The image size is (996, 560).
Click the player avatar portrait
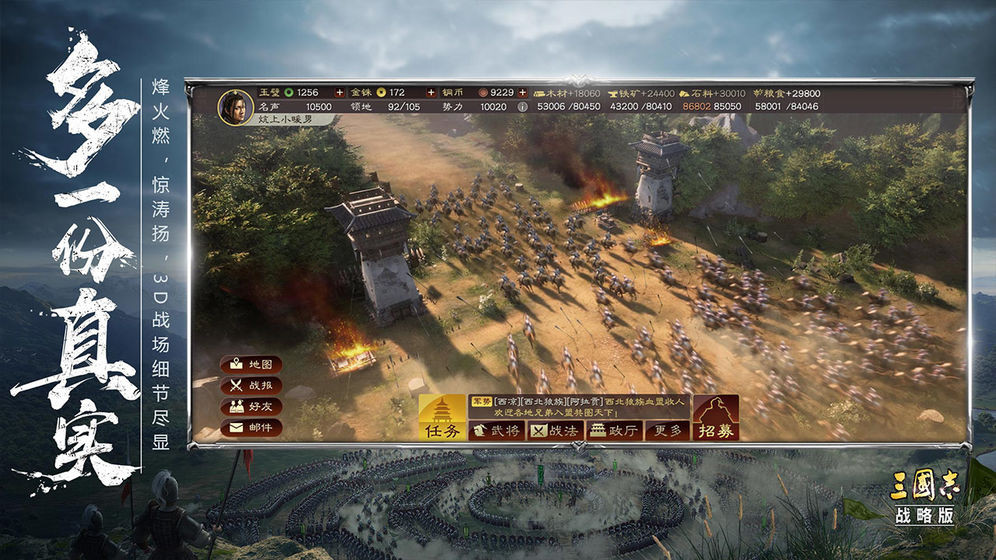pyautogui.click(x=236, y=106)
